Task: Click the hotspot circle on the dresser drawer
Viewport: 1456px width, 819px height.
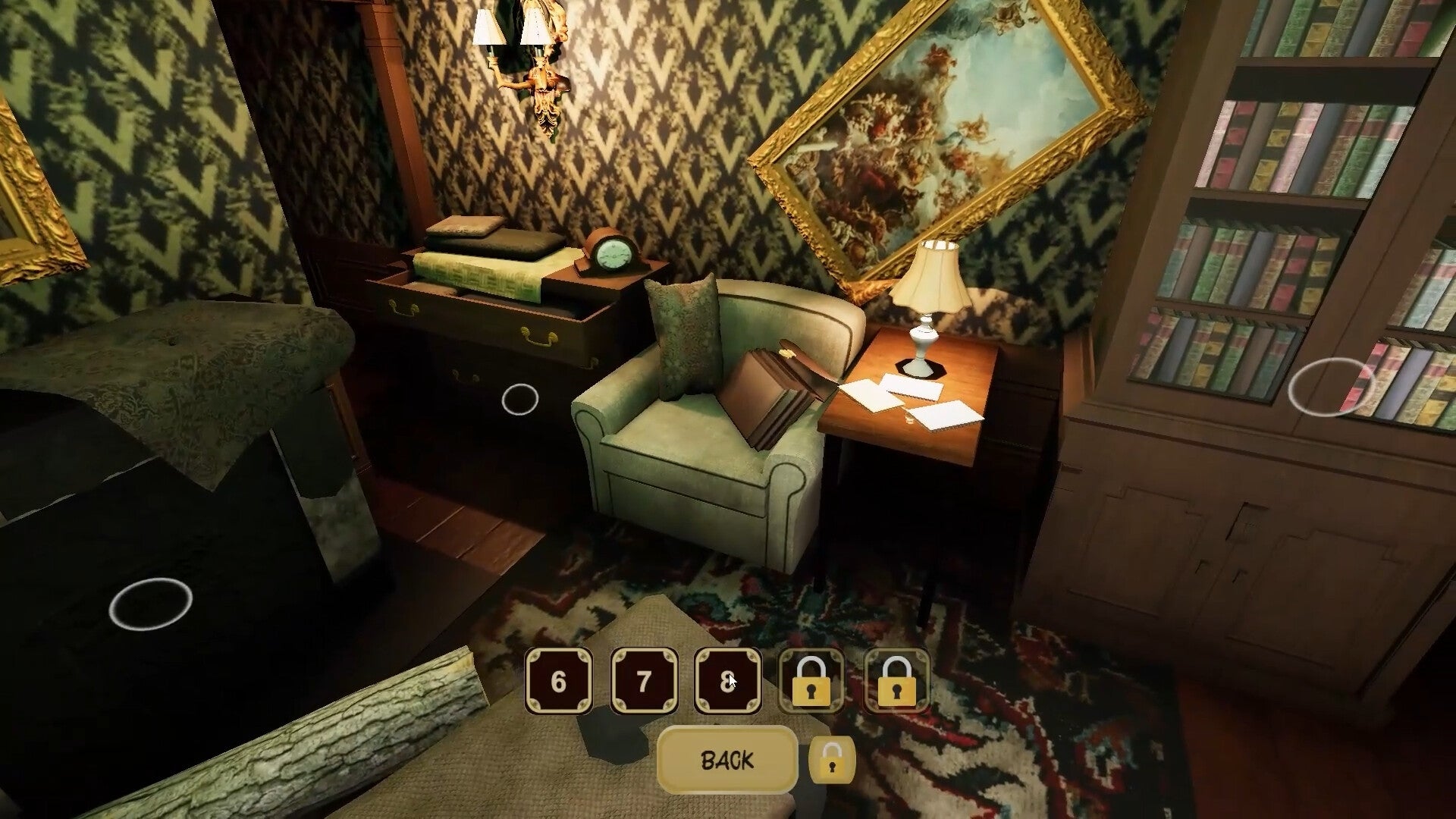Action: [x=520, y=400]
